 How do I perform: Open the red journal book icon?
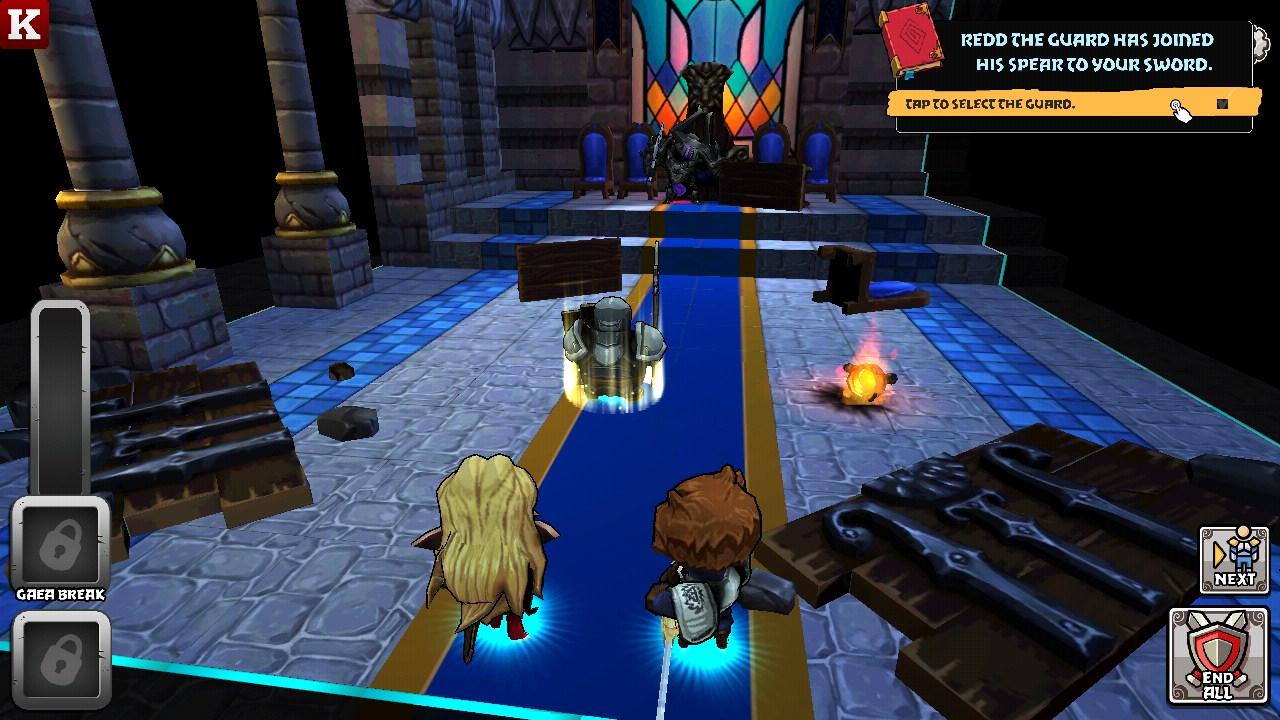[911, 46]
